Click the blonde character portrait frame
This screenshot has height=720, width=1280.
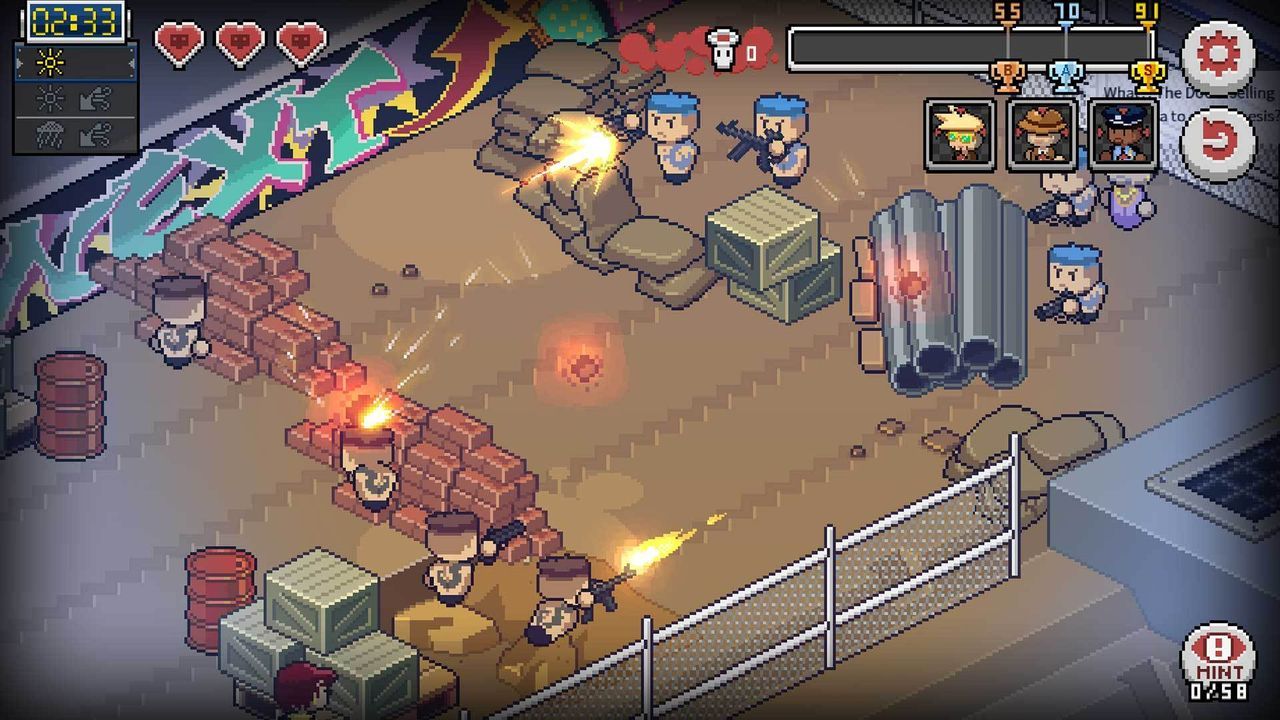pos(962,134)
